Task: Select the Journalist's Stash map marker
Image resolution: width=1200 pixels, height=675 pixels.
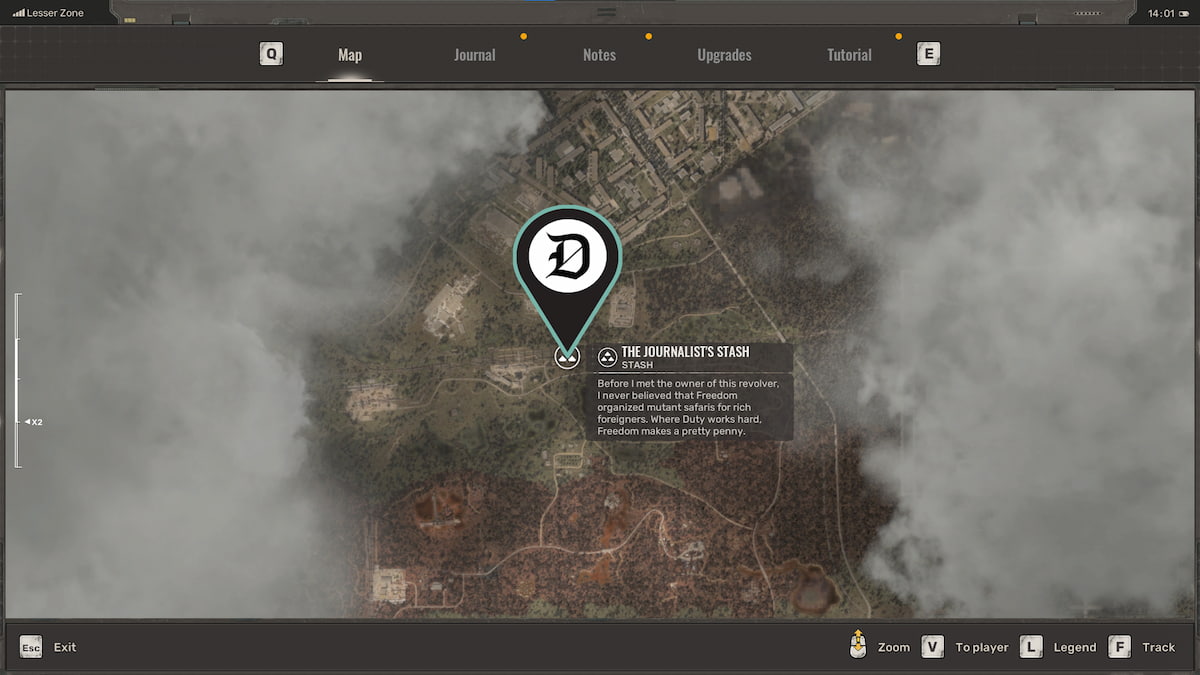Action: 567,357
